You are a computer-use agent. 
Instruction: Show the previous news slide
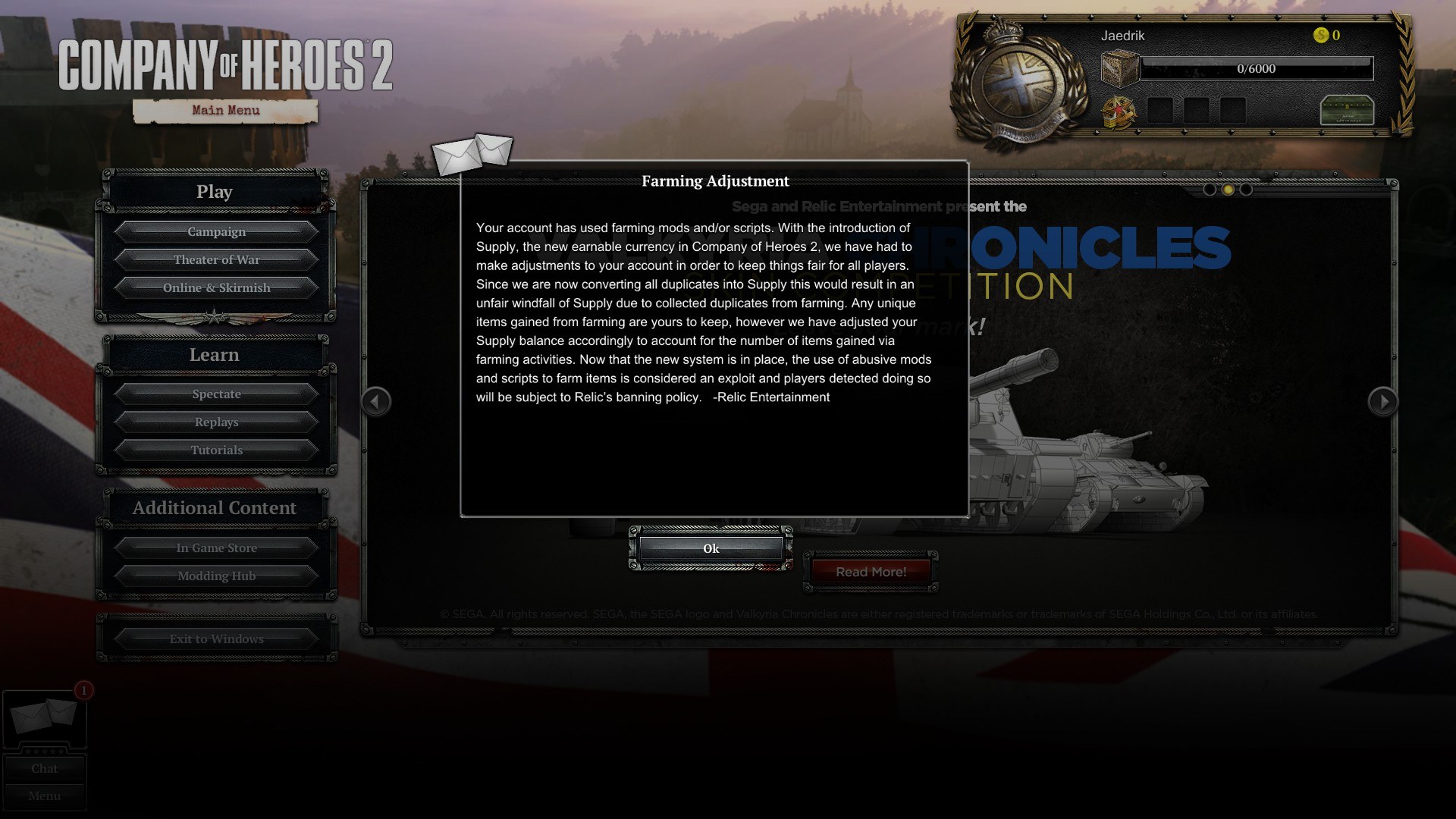coord(376,401)
